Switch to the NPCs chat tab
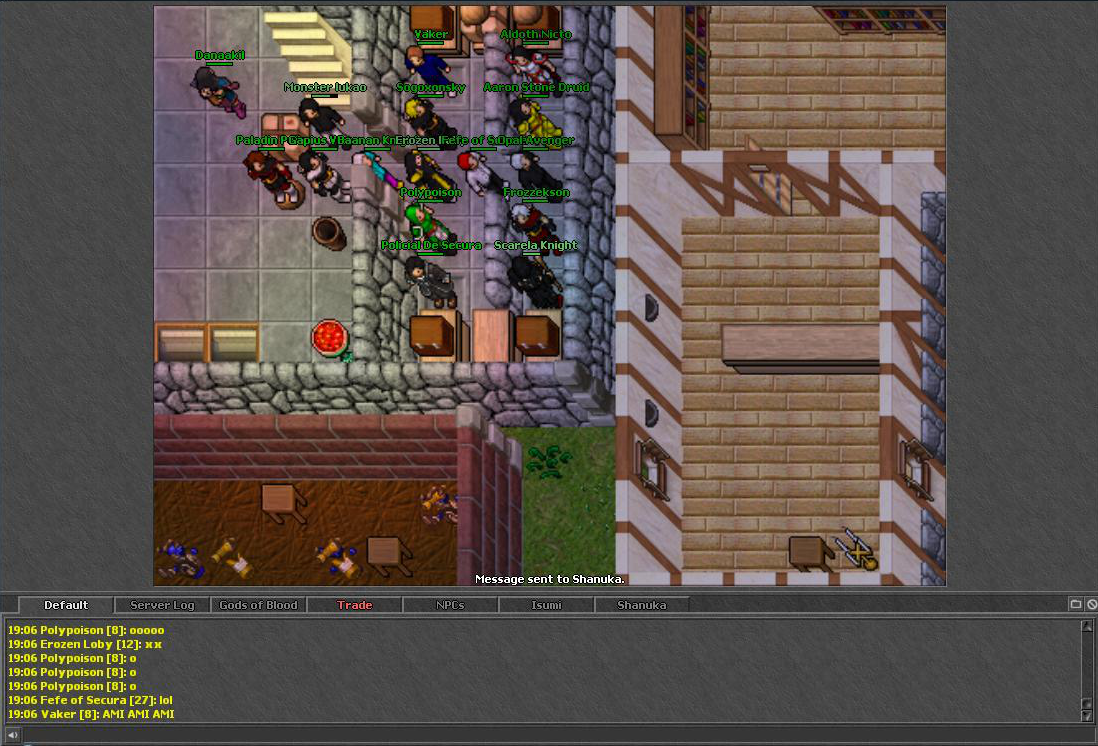Image resolution: width=1098 pixels, height=746 pixels. point(450,605)
